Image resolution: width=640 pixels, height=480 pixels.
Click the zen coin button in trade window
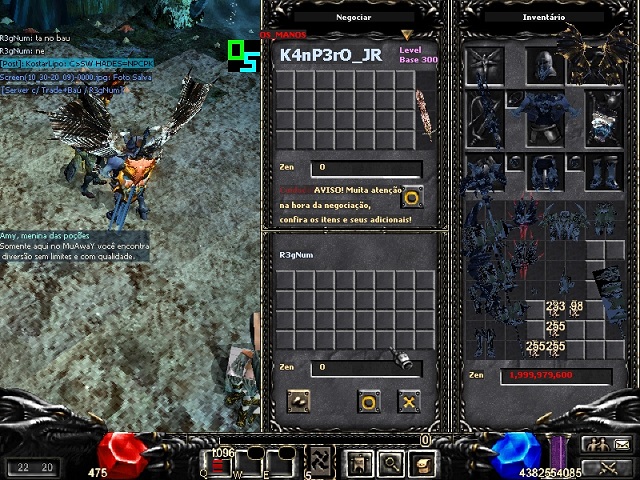tap(298, 402)
